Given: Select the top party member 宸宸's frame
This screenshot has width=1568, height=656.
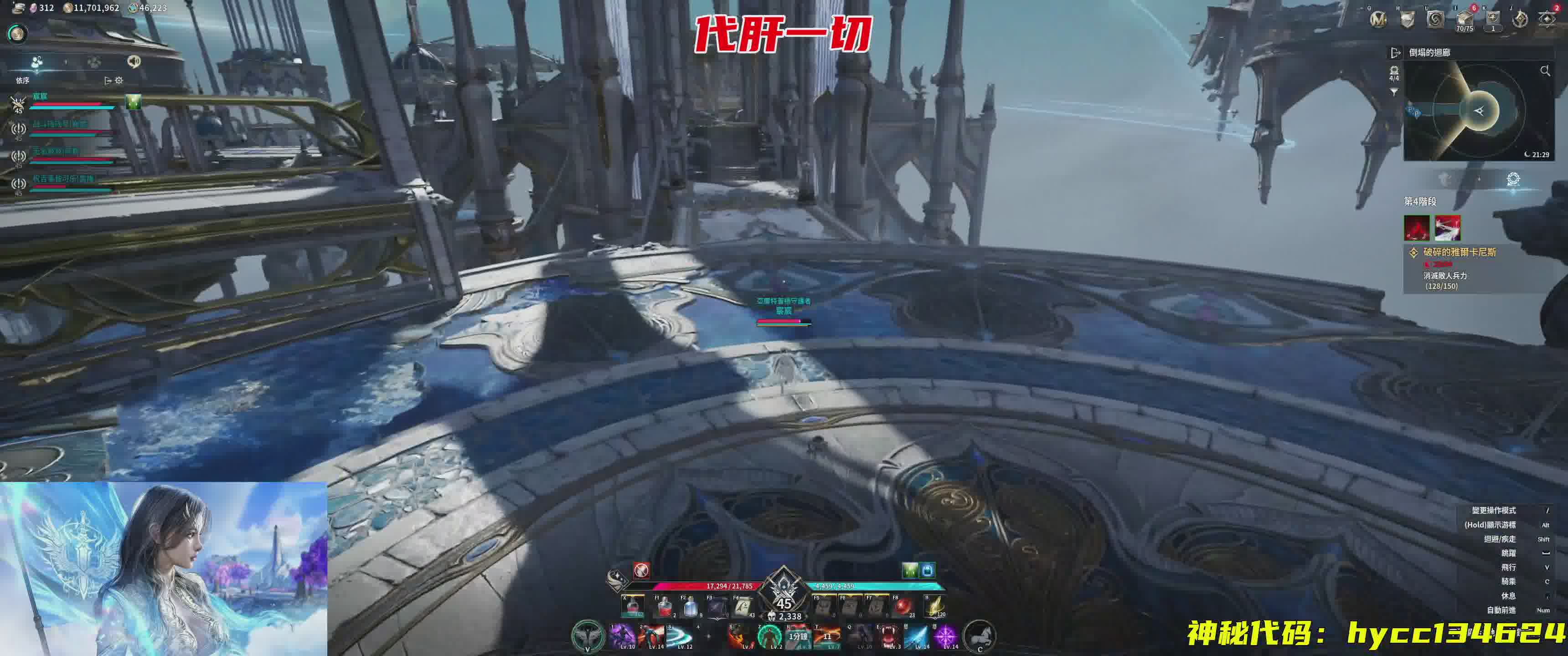Looking at the screenshot, I should point(67,102).
